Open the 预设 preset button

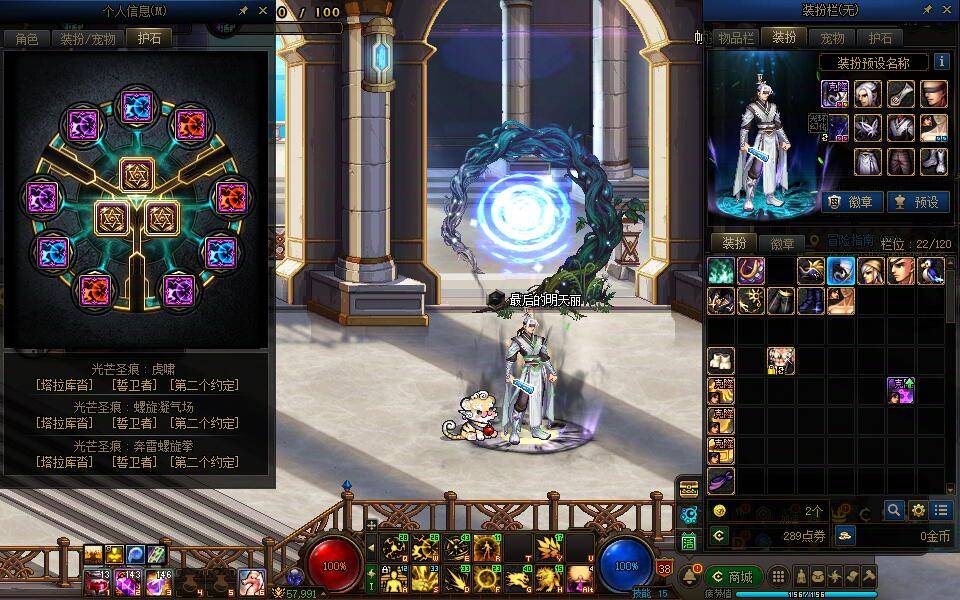[917, 202]
